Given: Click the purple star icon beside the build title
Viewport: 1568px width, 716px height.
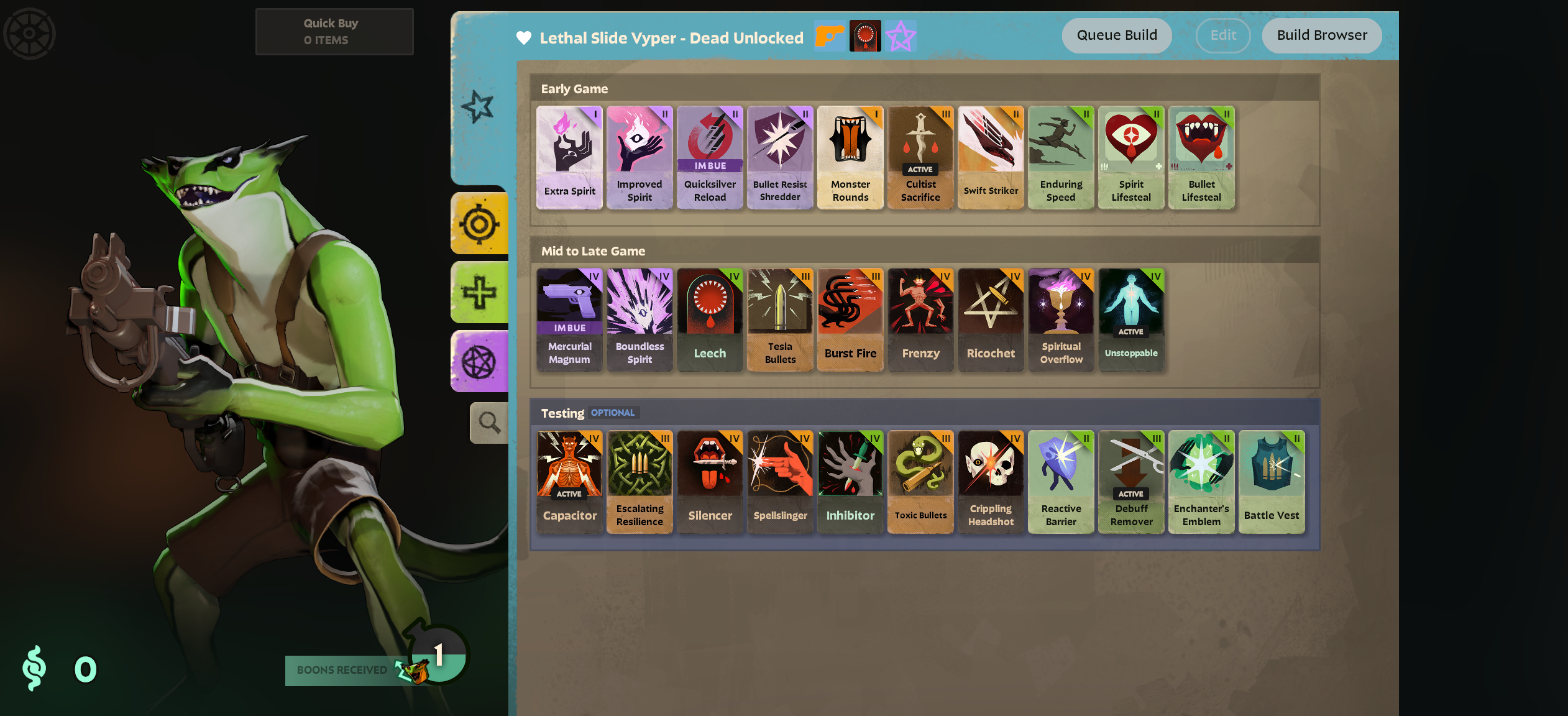Looking at the screenshot, I should pyautogui.click(x=900, y=35).
